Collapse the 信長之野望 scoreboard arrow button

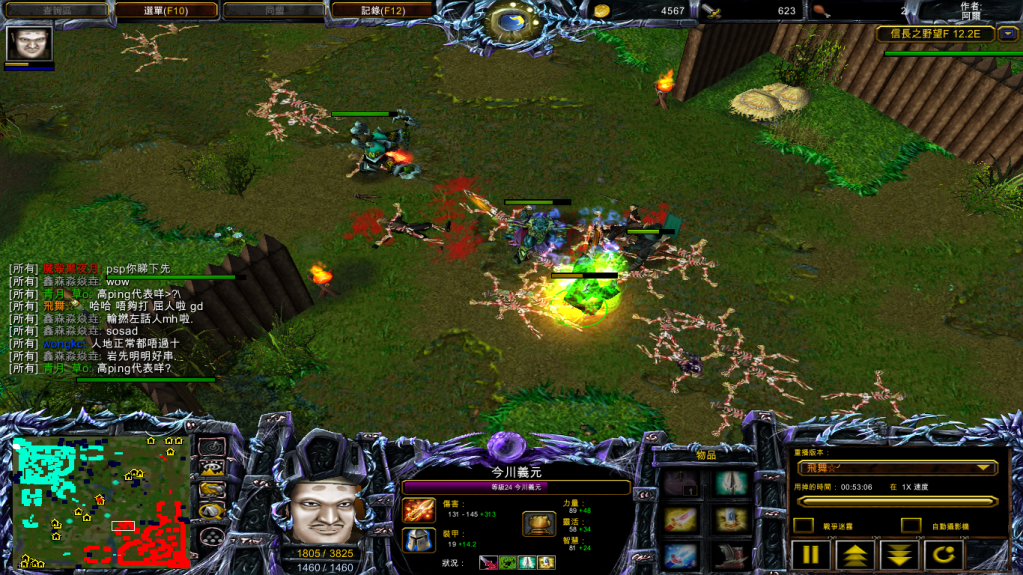[x=1007, y=34]
